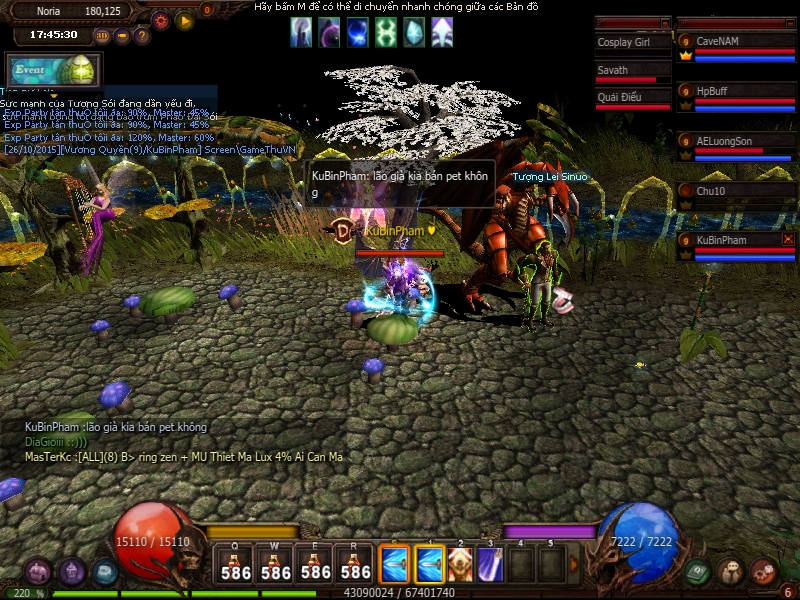Viewport: 800px width, 600px height.
Task: Click the tall stone tower buff icon
Action: click(301, 33)
